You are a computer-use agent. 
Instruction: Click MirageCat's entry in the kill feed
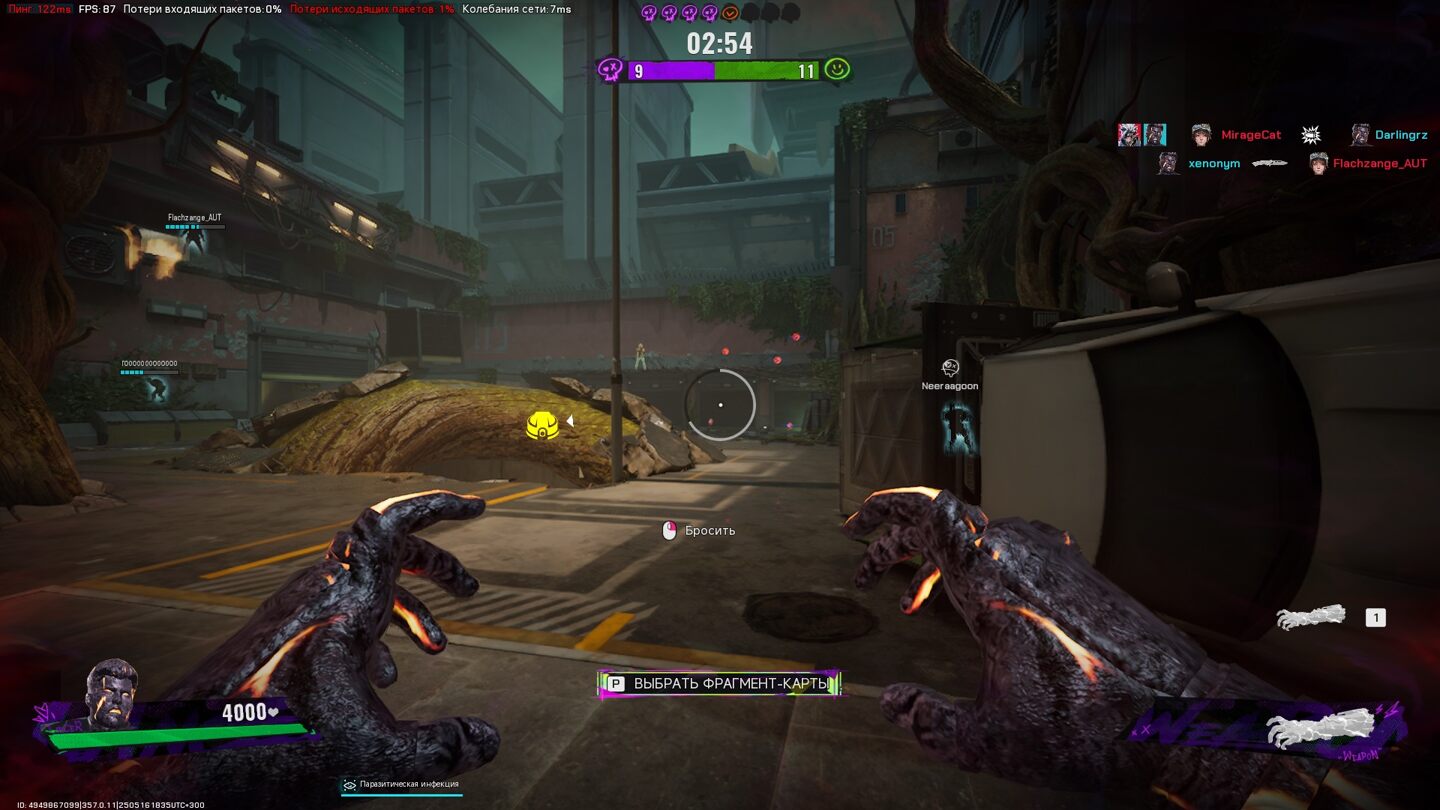1250,135
